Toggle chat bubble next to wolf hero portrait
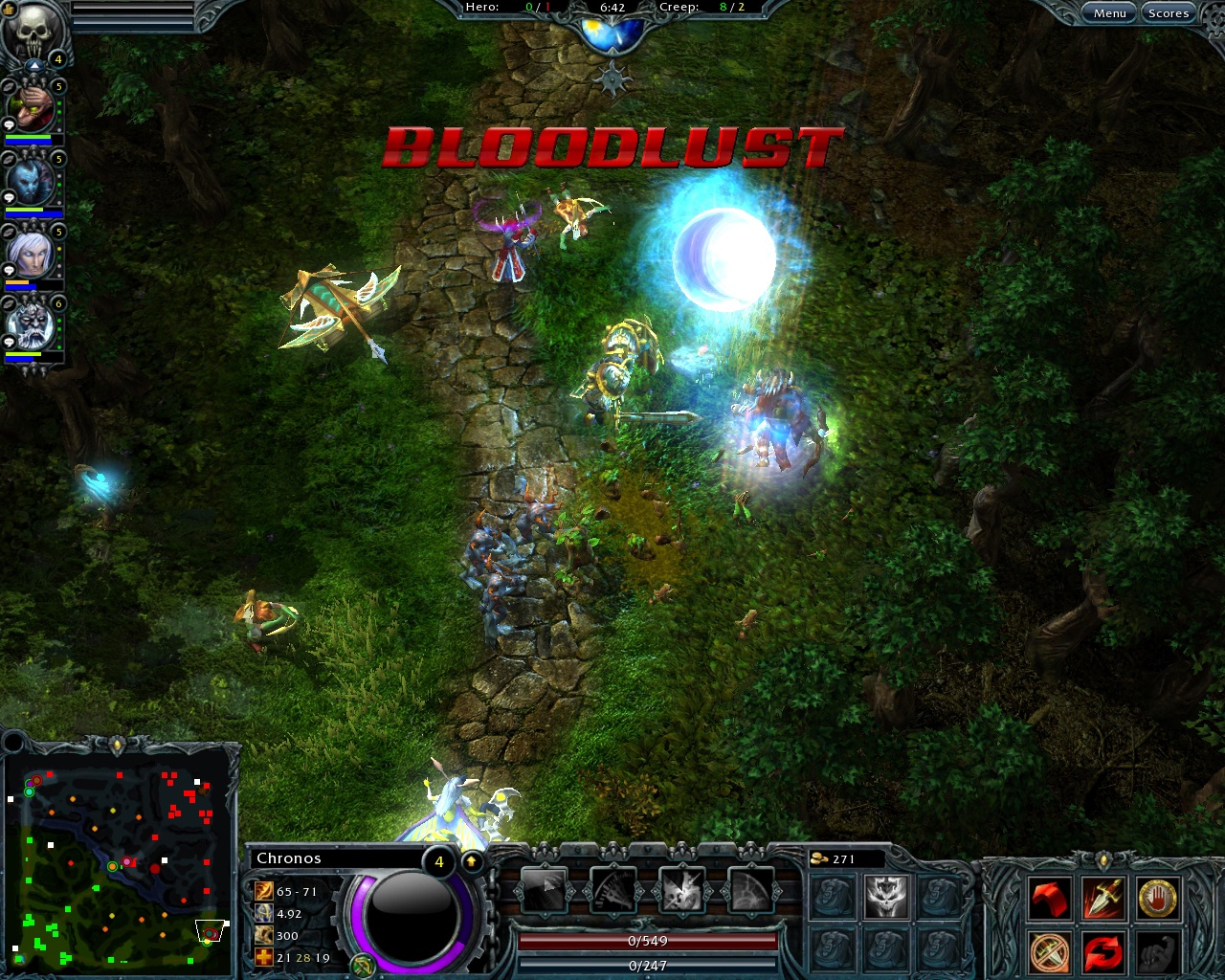Screen dimensions: 1225x980 pos(9,199)
